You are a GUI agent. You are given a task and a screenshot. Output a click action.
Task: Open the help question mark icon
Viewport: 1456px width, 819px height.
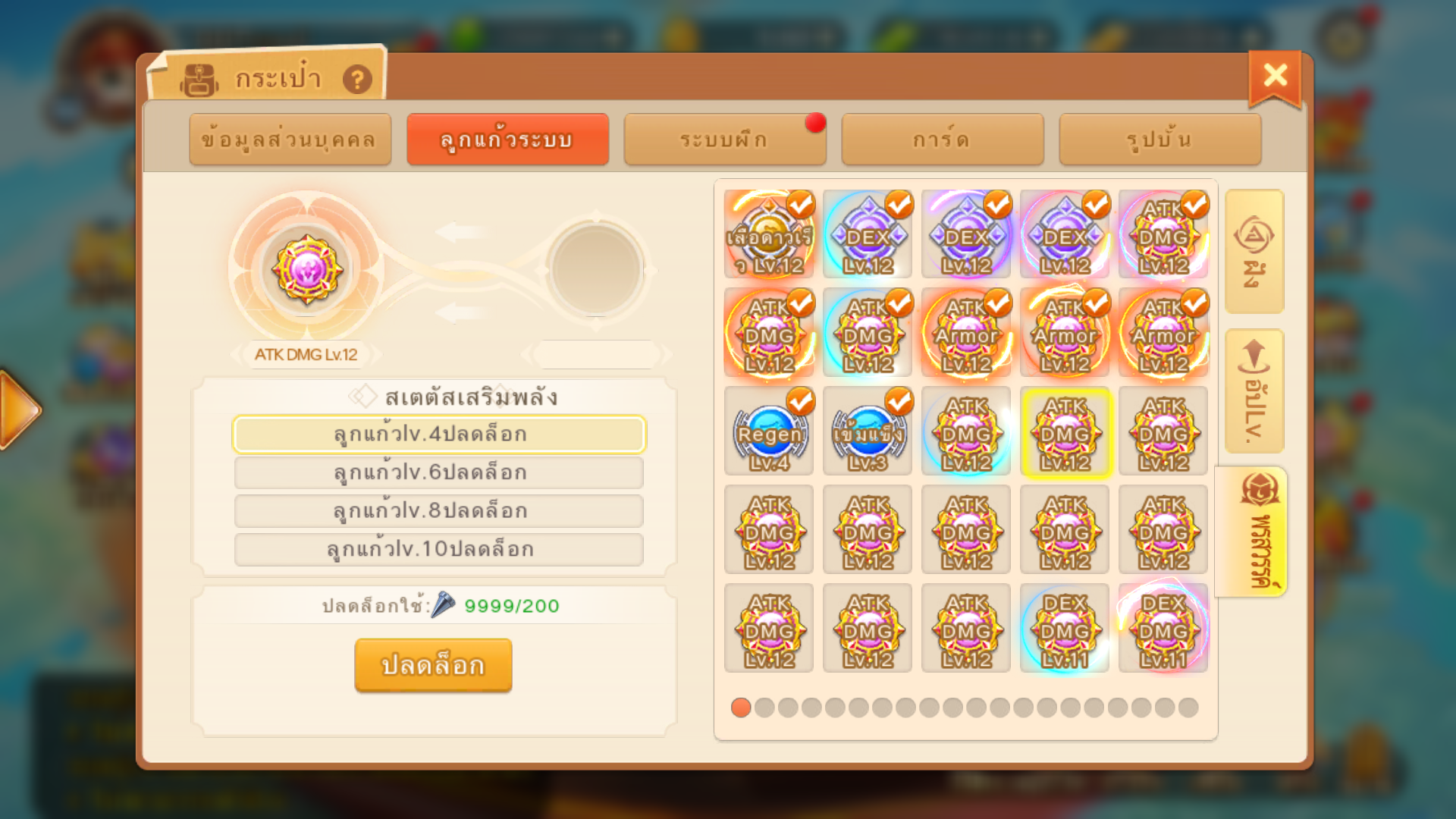[357, 79]
